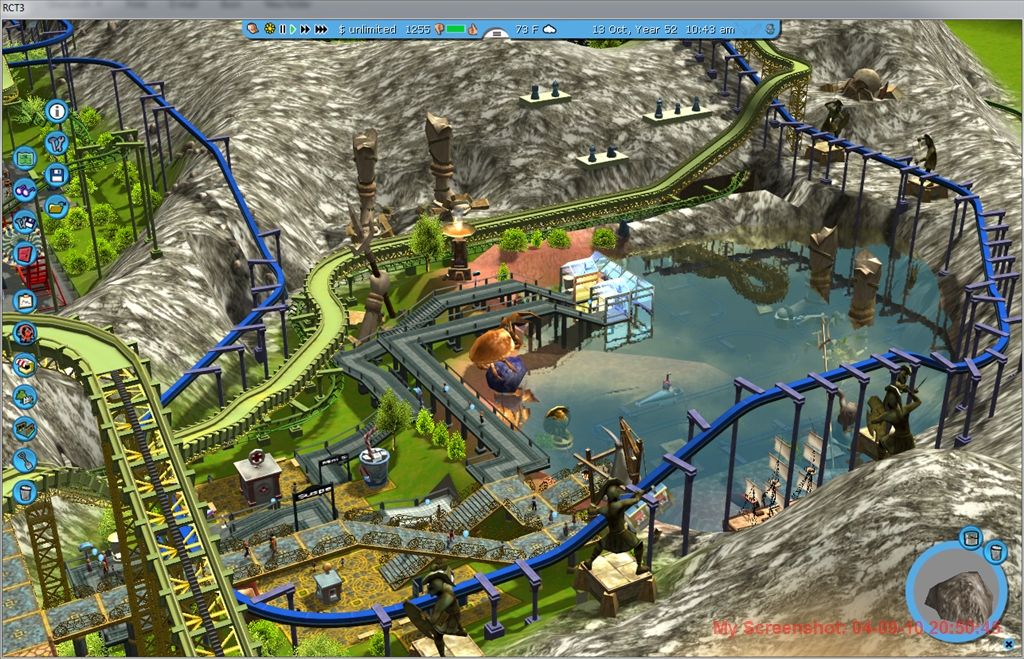The height and width of the screenshot is (659, 1024).
Task: Open the ride construction coaster icon
Action: tap(25, 333)
